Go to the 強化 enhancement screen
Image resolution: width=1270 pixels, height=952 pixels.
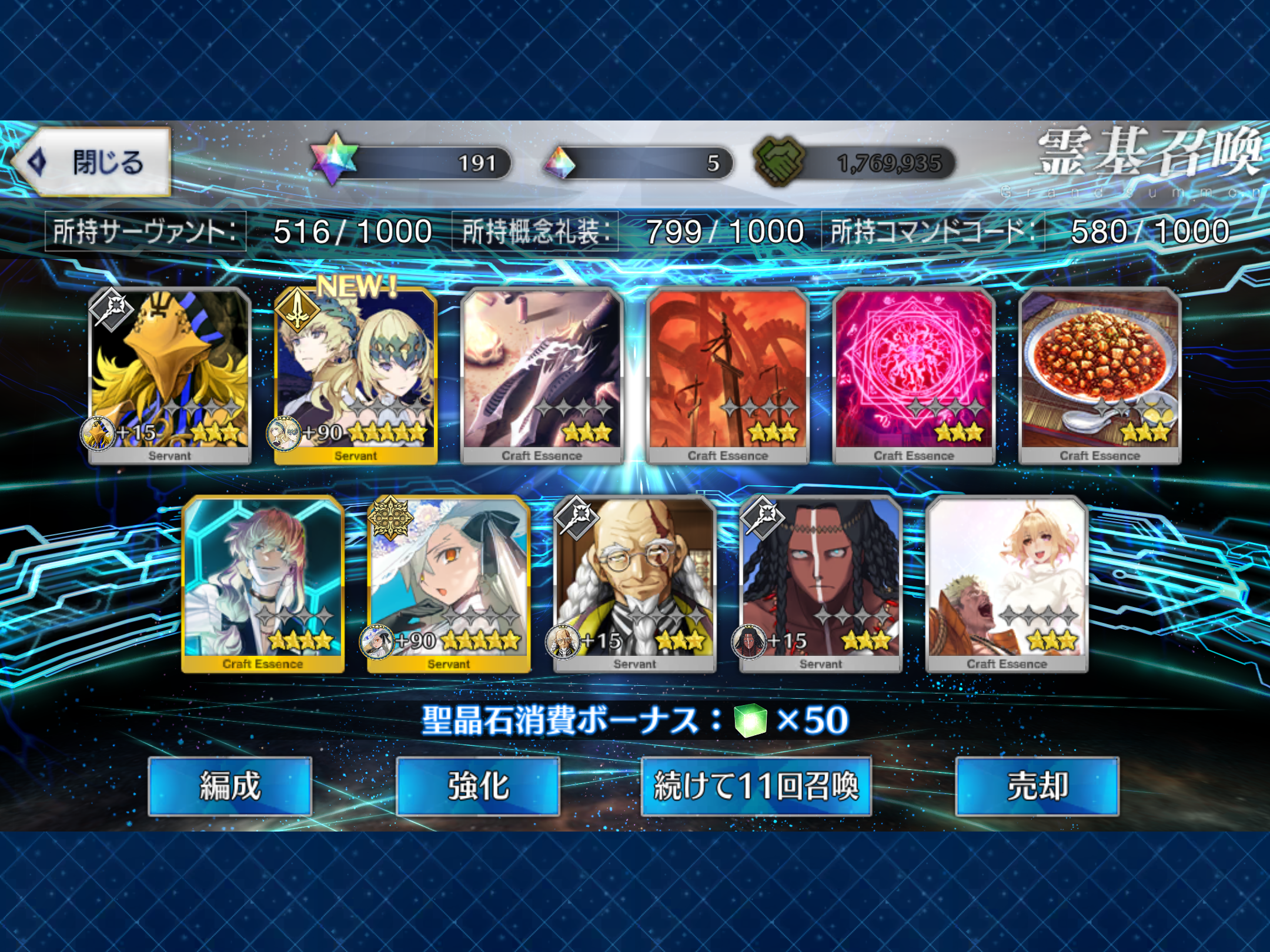478,786
